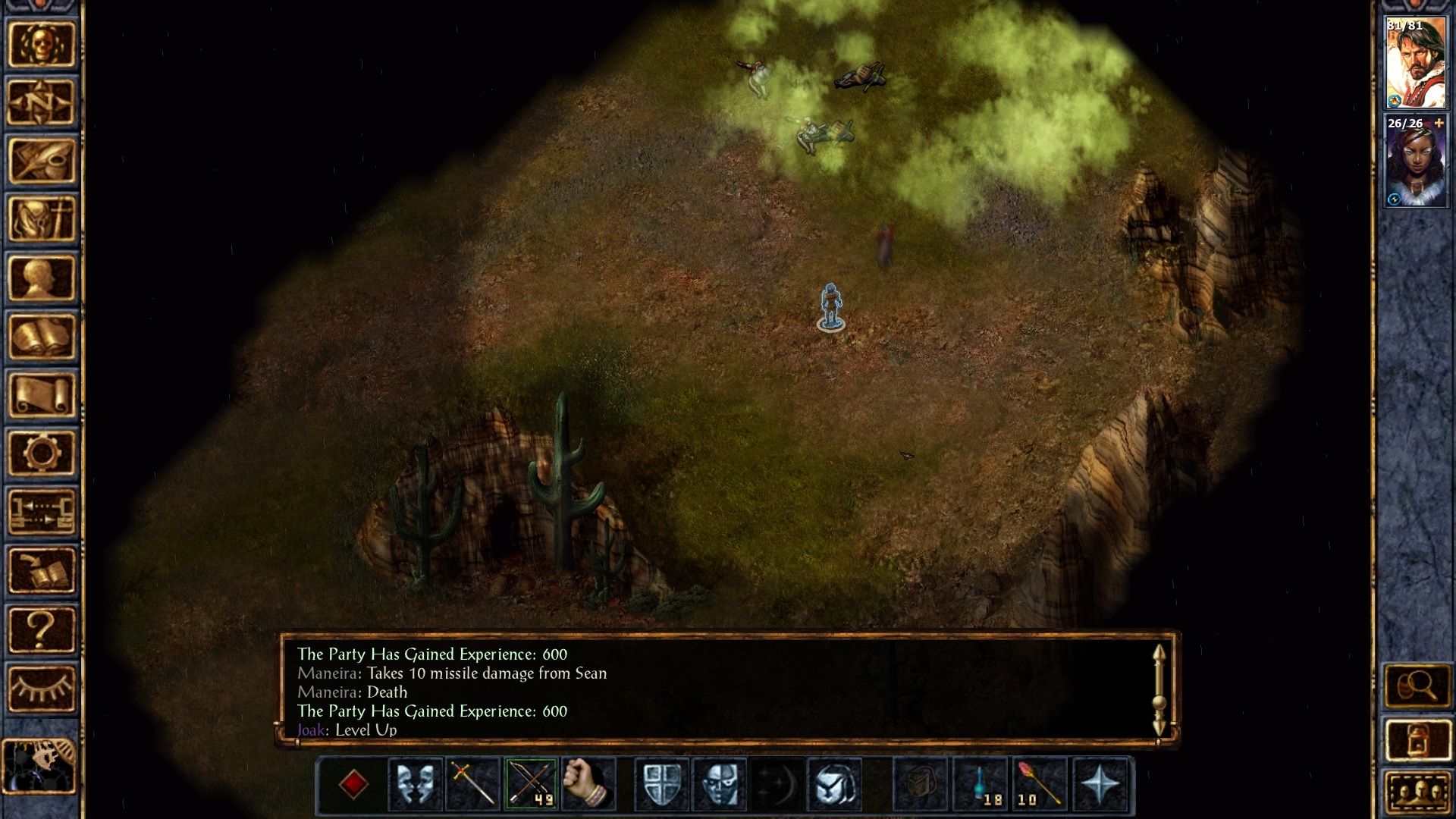Open the journal quill button
The image size is (1456, 819).
(42, 161)
